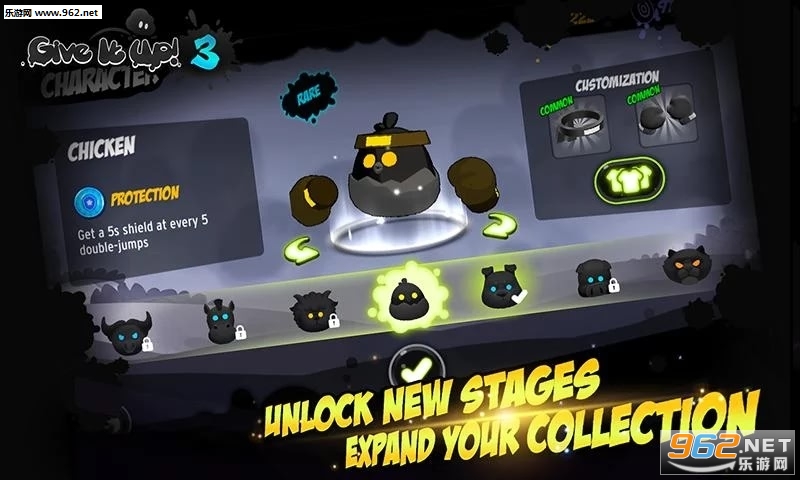Confirm selection with the round checkmark button
This screenshot has height=480, width=800.
point(415,367)
